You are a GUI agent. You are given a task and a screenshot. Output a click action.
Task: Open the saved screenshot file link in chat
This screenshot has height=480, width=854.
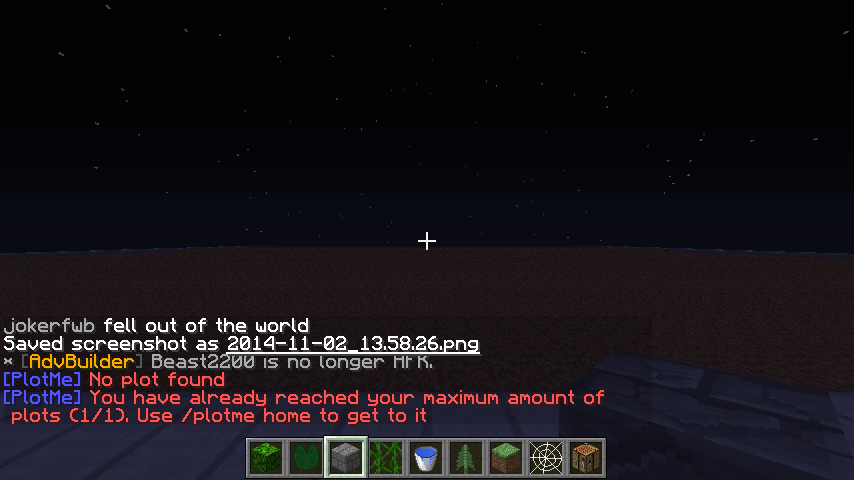(353, 344)
